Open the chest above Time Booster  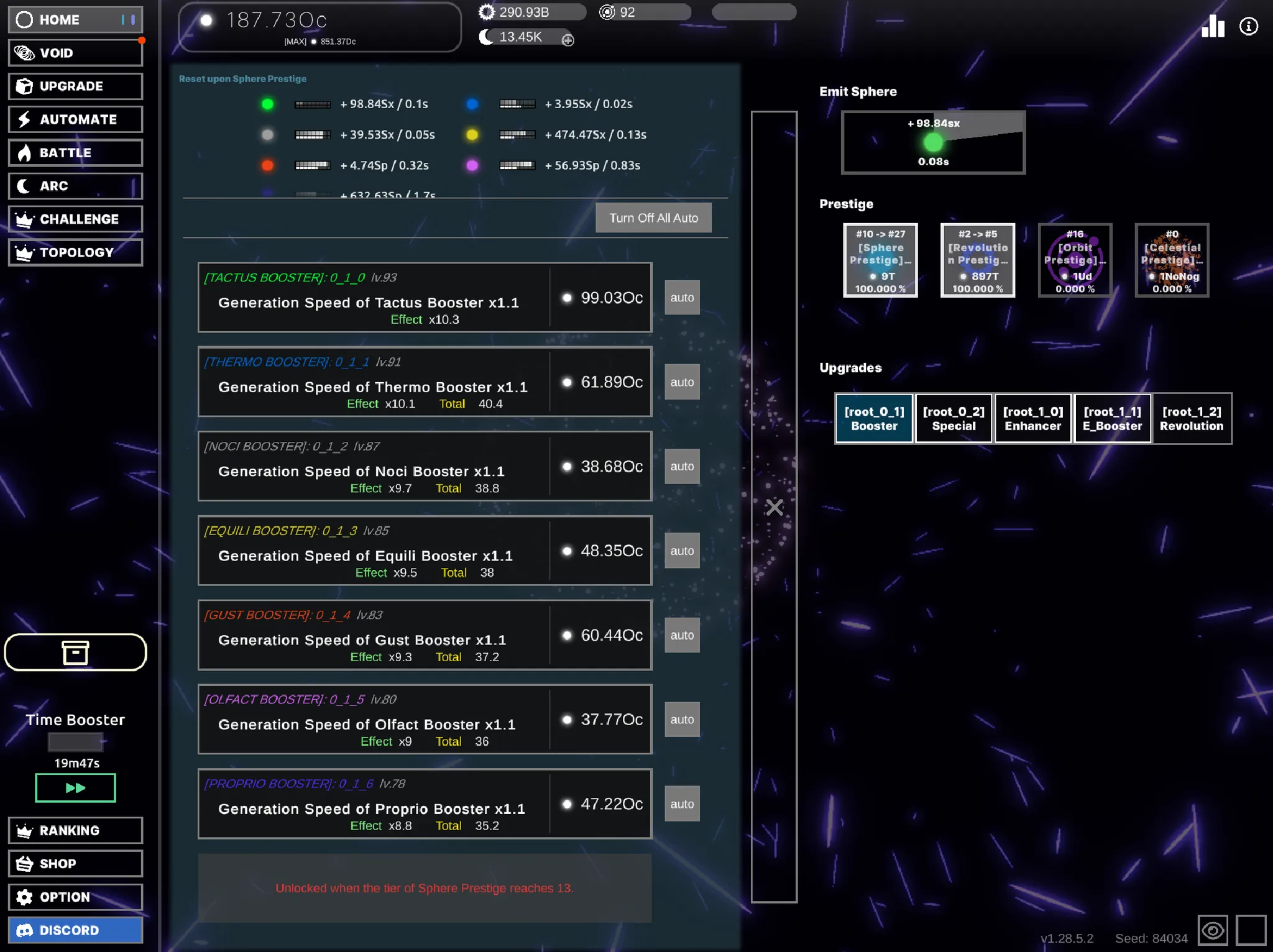click(x=75, y=652)
